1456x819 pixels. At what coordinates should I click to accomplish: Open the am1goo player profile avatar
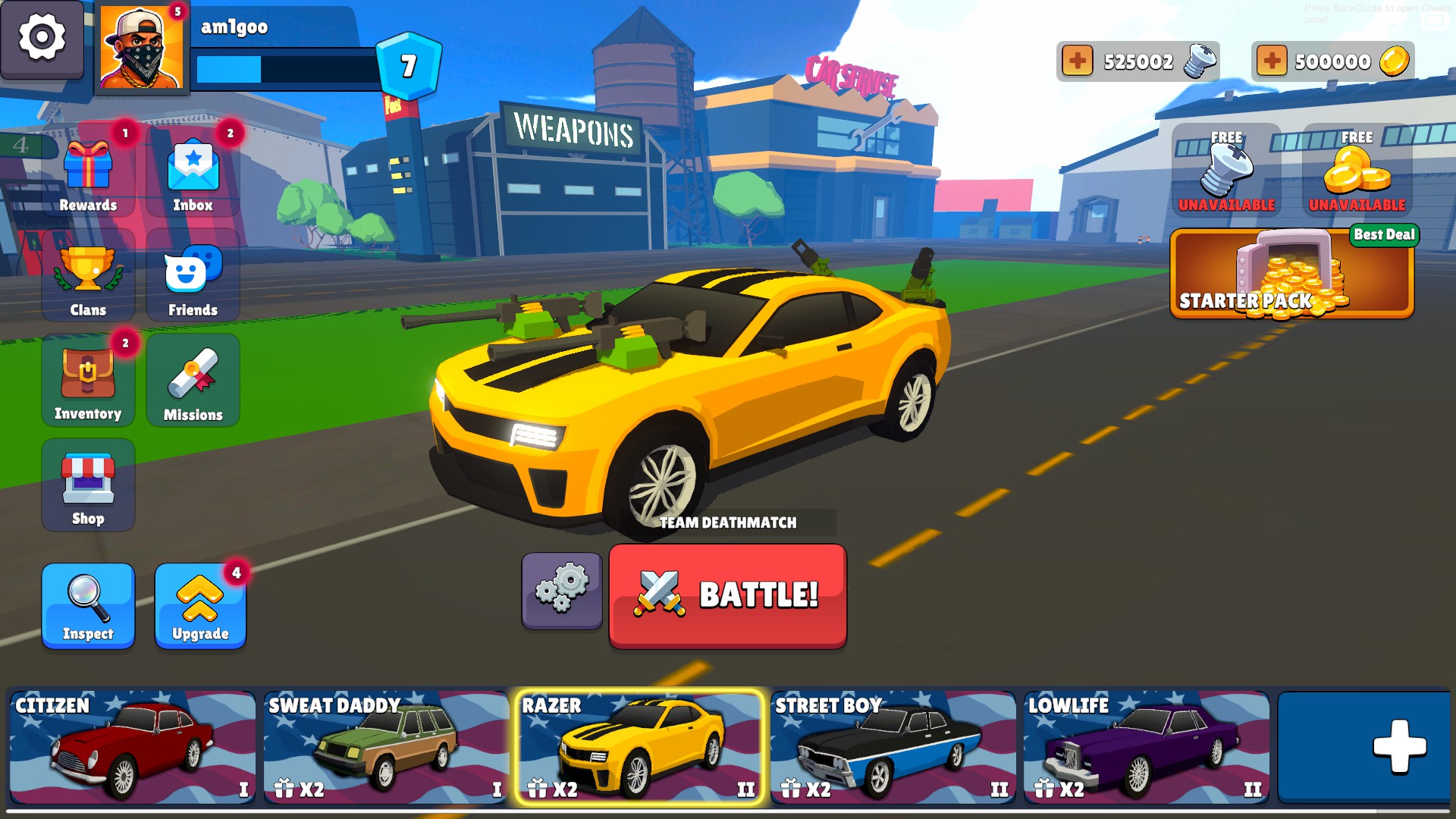[x=142, y=49]
